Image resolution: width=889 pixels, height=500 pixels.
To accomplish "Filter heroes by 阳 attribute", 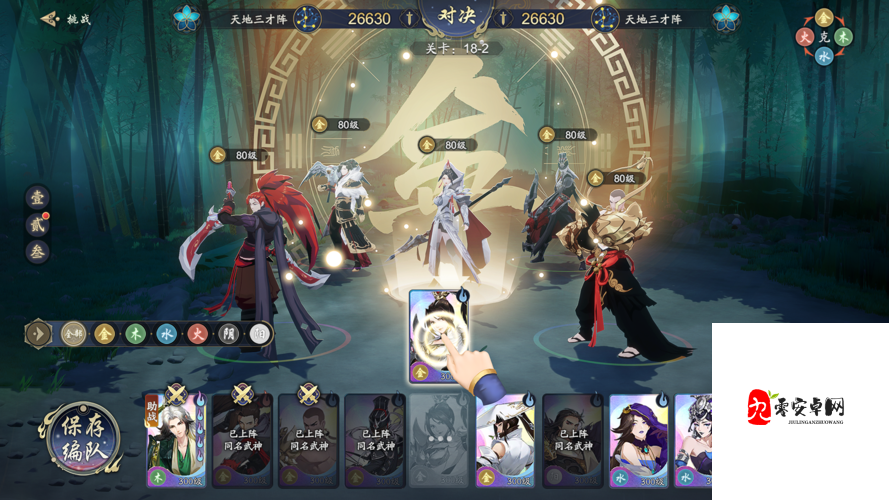I will coord(259,334).
